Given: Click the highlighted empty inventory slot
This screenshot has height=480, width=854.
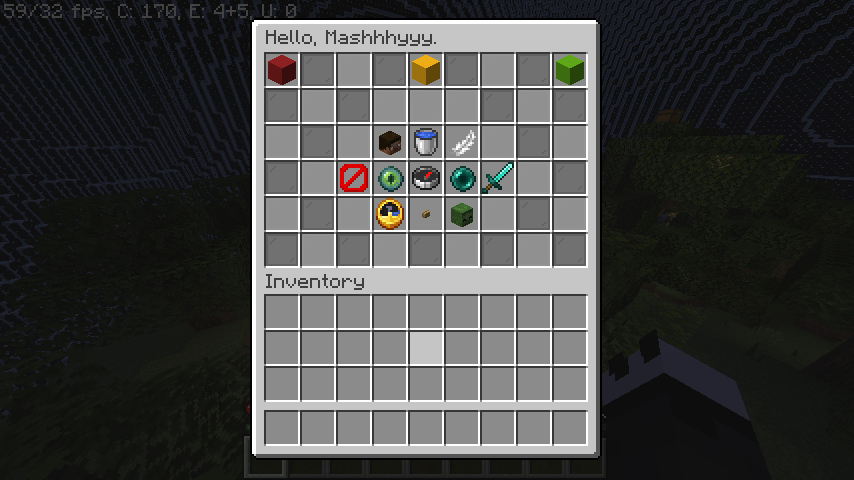Looking at the screenshot, I should 426,348.
